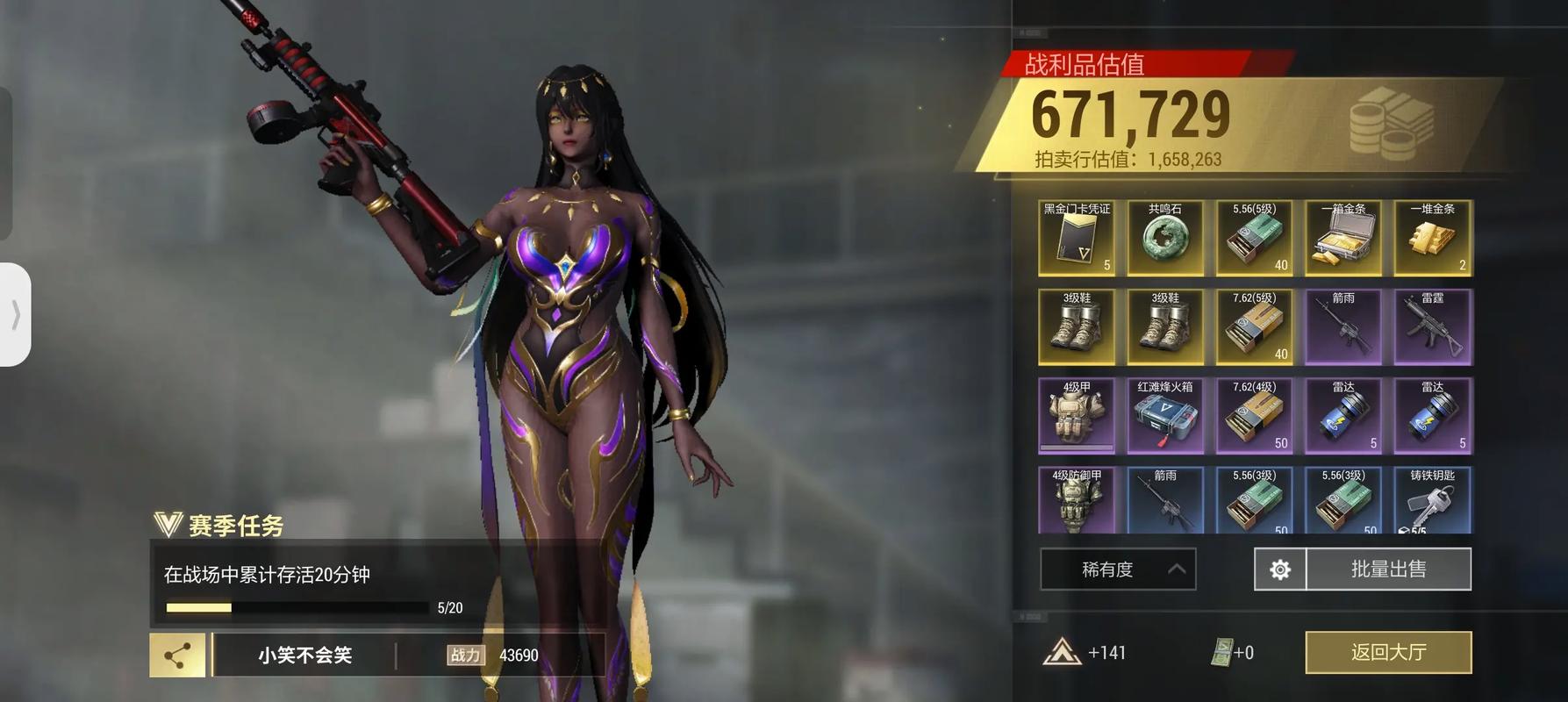Click the 批量出售 bulk sell button
This screenshot has width=1568, height=702.
click(1388, 569)
